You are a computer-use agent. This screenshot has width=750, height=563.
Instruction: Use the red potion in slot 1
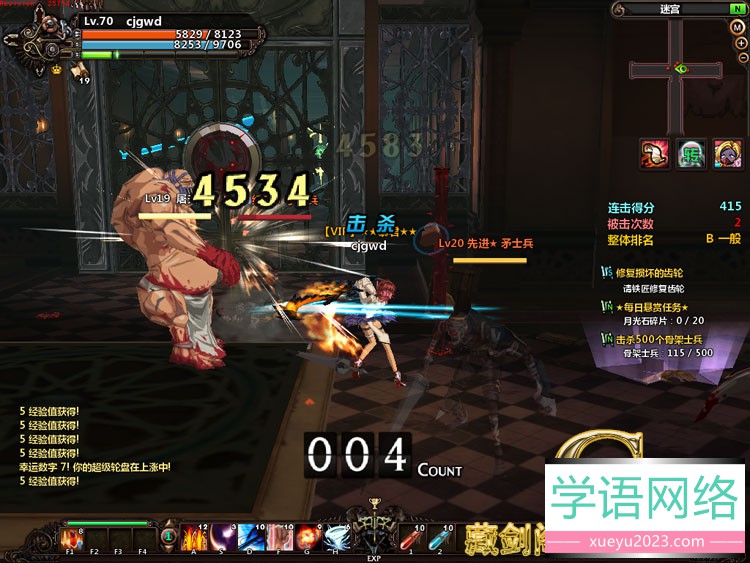(x=410, y=537)
